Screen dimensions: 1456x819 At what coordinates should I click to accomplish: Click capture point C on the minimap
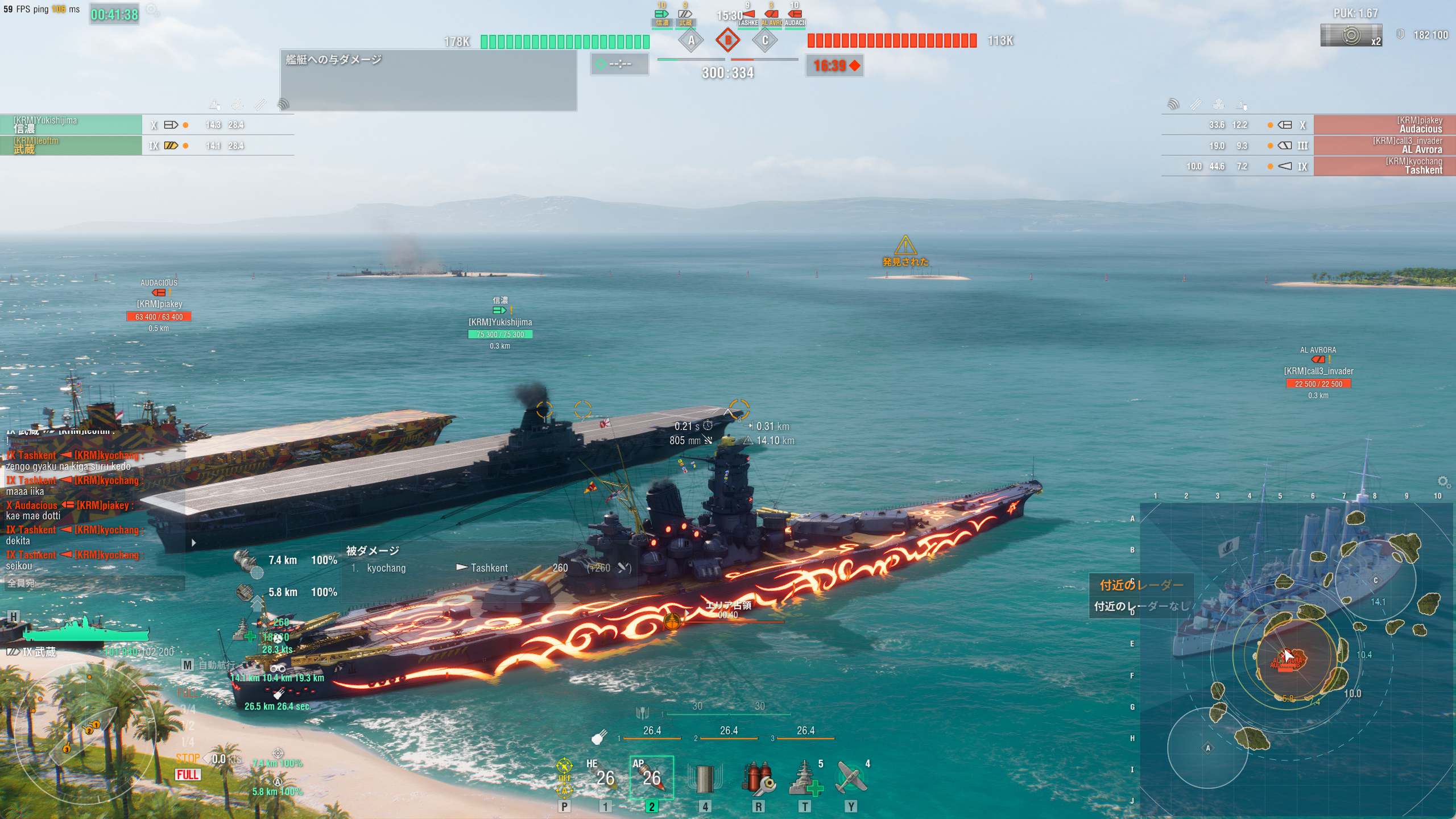tap(1375, 580)
